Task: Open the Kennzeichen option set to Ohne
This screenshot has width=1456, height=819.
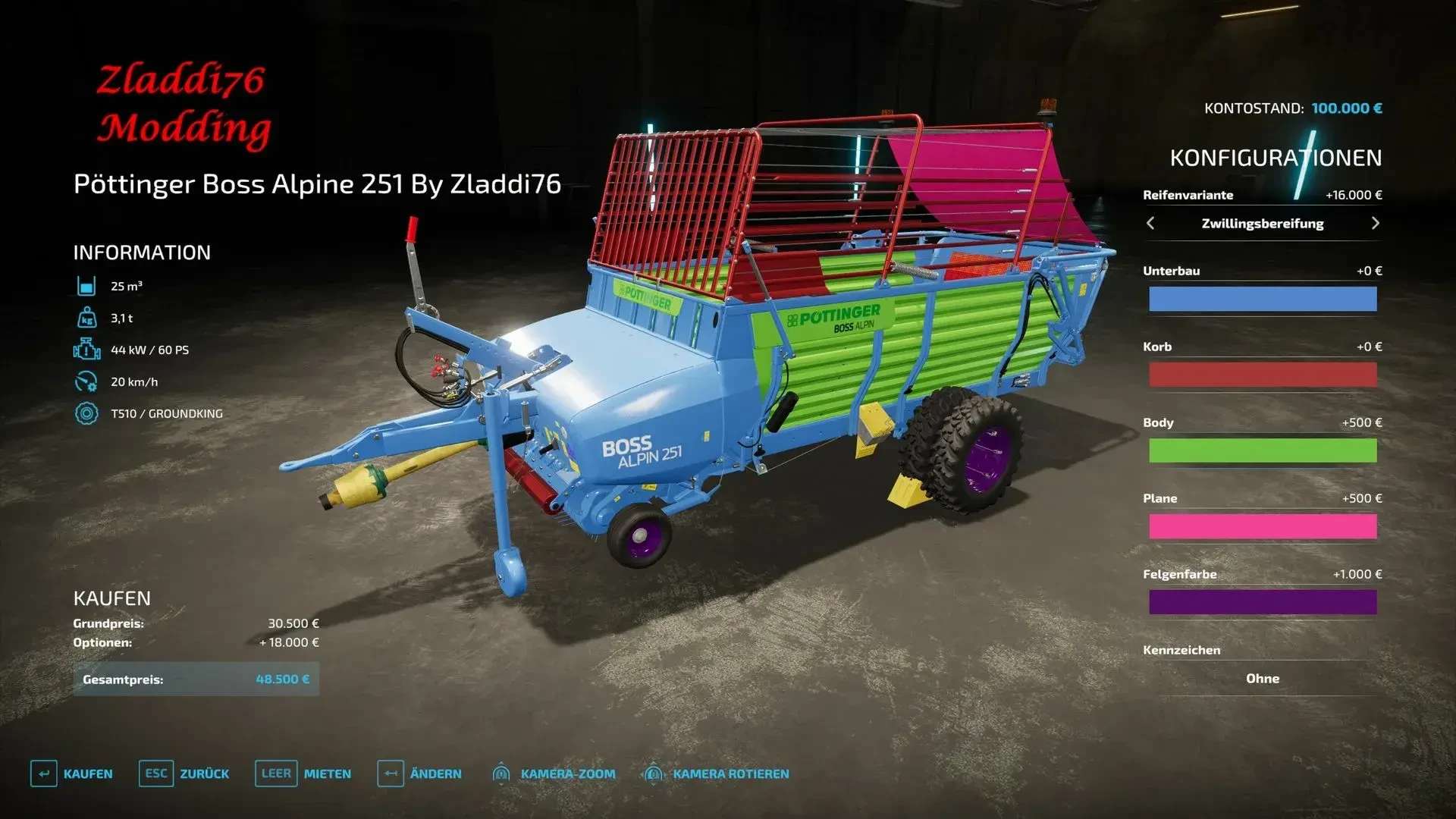Action: point(1262,679)
